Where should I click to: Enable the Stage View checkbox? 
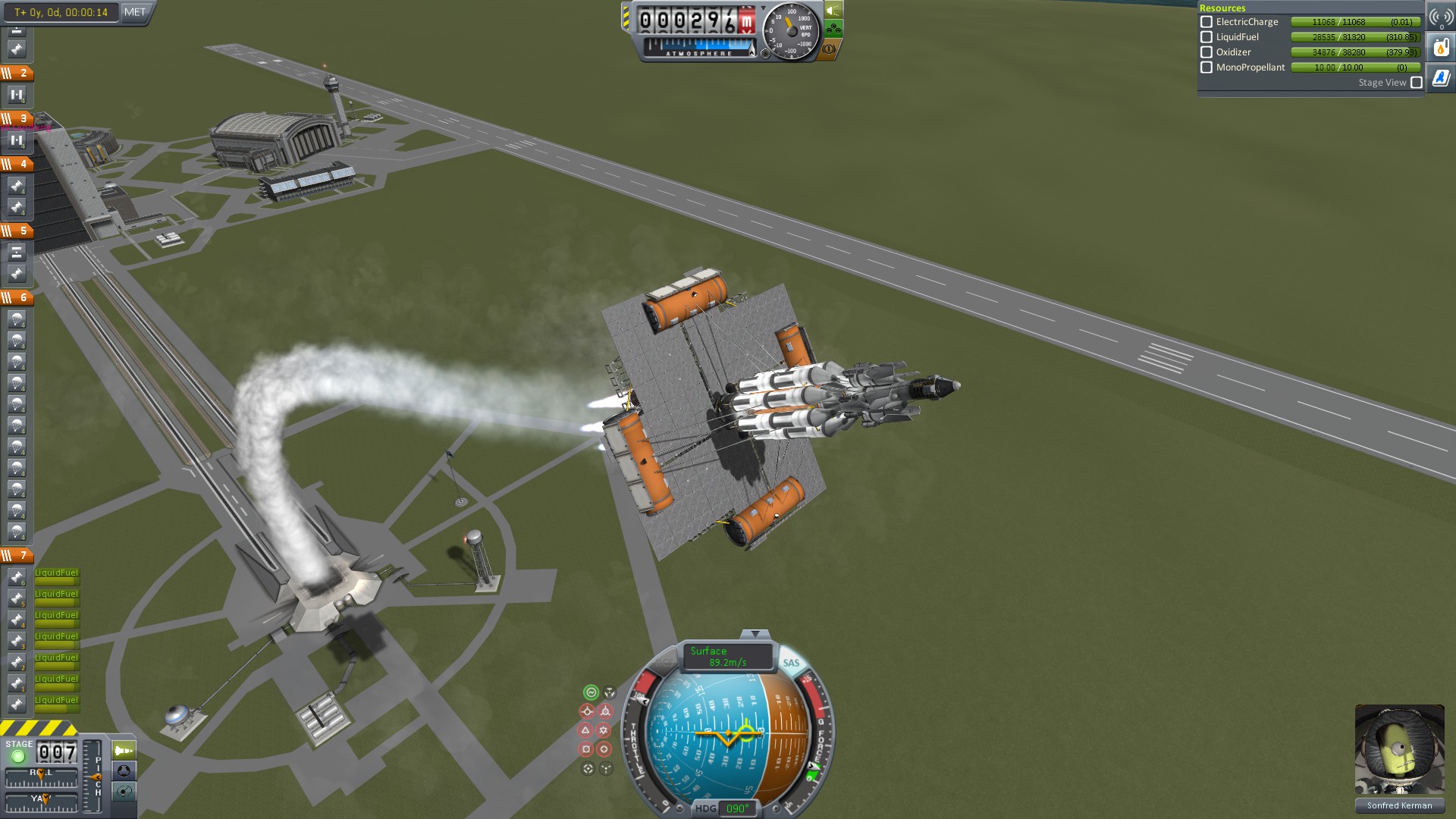(x=1417, y=83)
